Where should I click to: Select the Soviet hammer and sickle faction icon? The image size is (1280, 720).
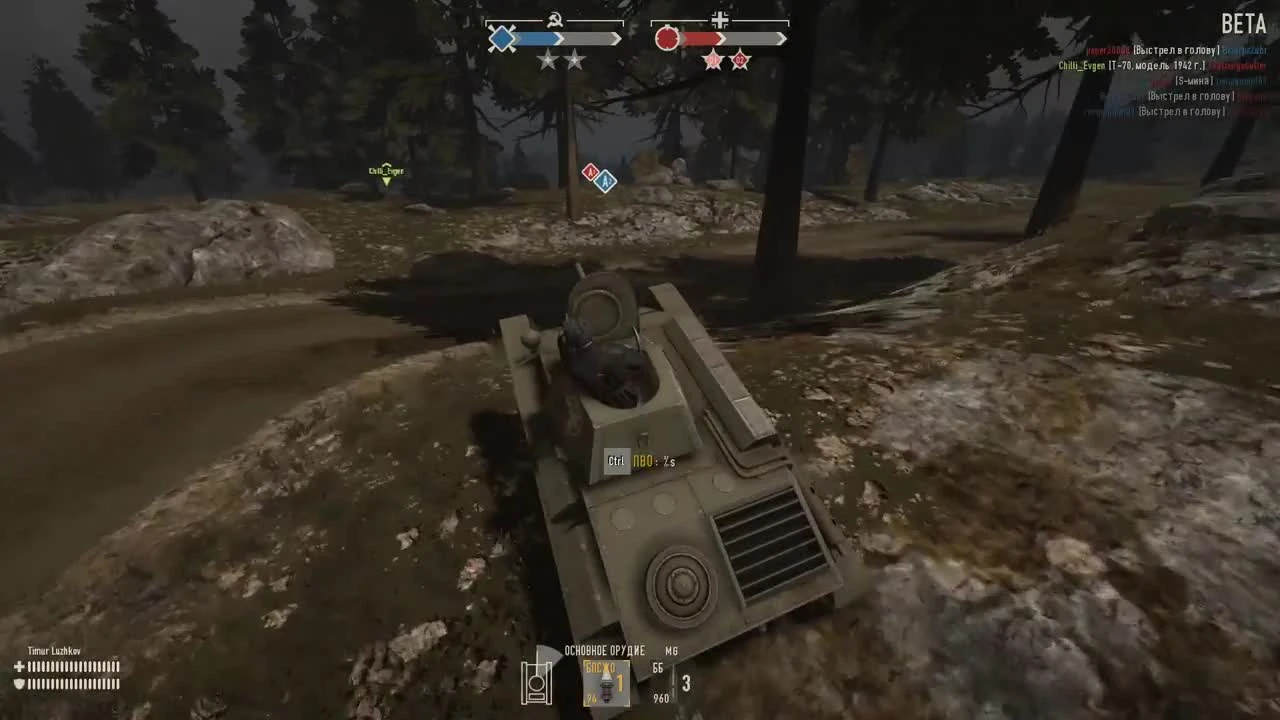click(x=556, y=21)
